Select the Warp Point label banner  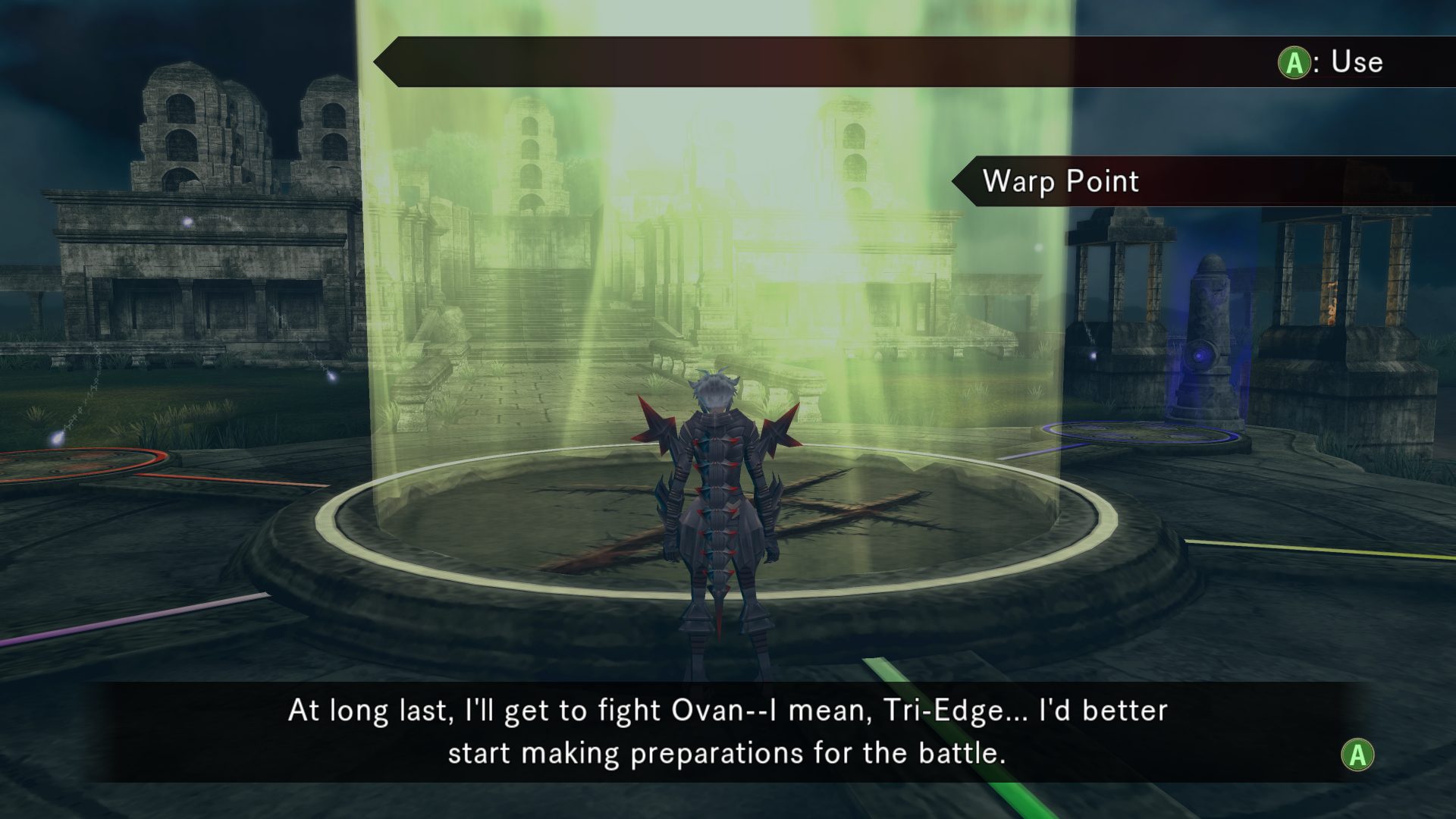click(x=1062, y=181)
